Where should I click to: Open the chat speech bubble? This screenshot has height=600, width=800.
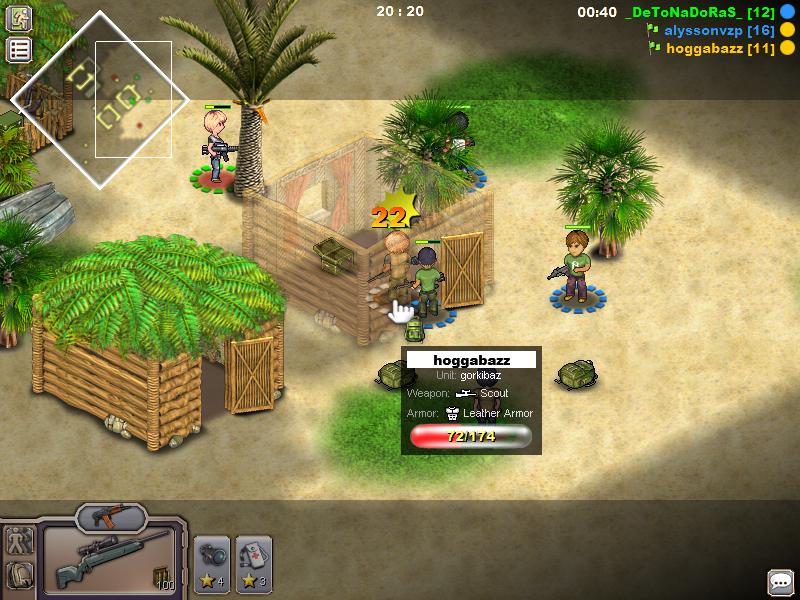(780, 582)
